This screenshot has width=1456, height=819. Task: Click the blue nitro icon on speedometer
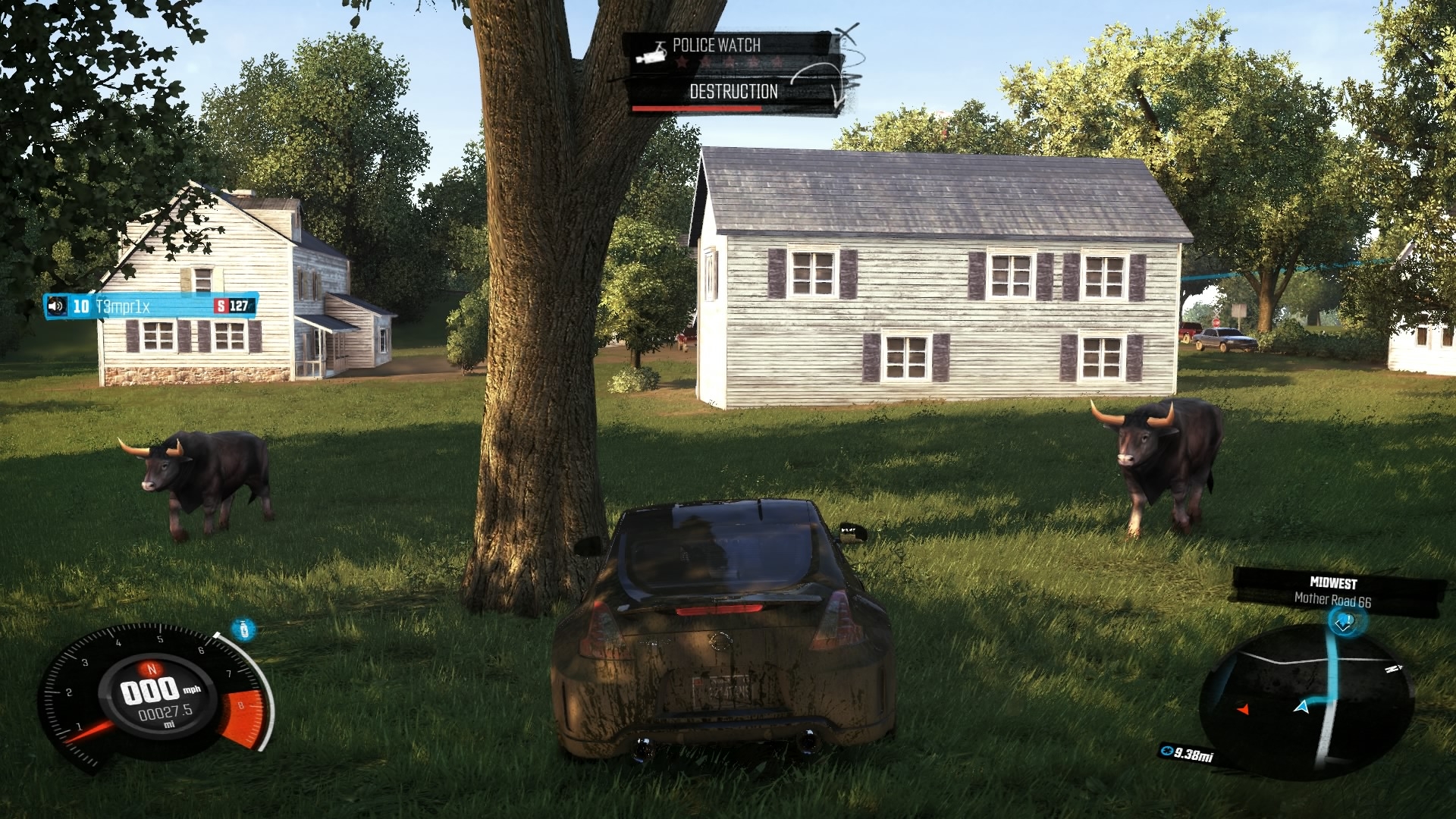click(x=243, y=629)
